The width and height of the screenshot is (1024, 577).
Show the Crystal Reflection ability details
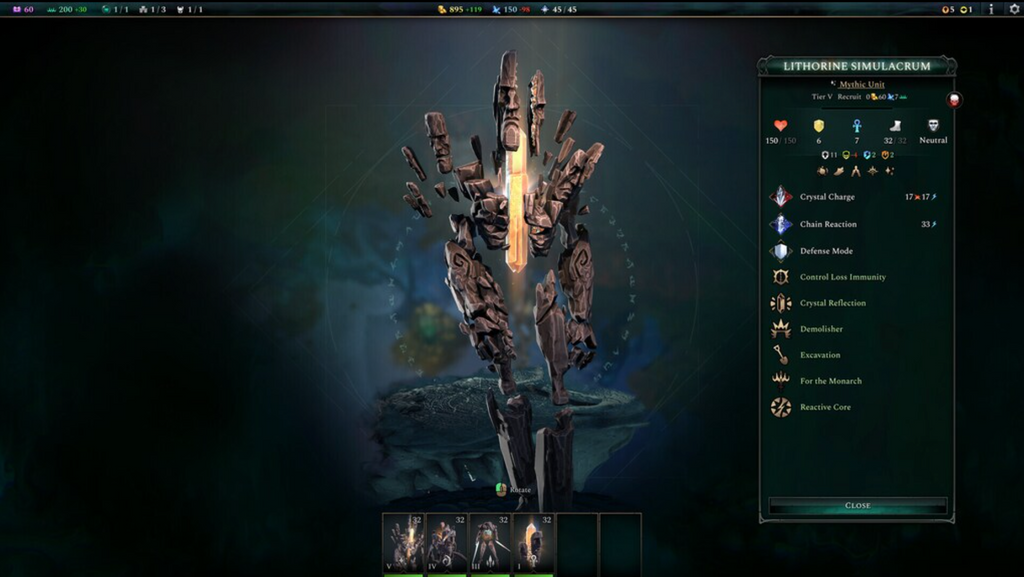[832, 303]
